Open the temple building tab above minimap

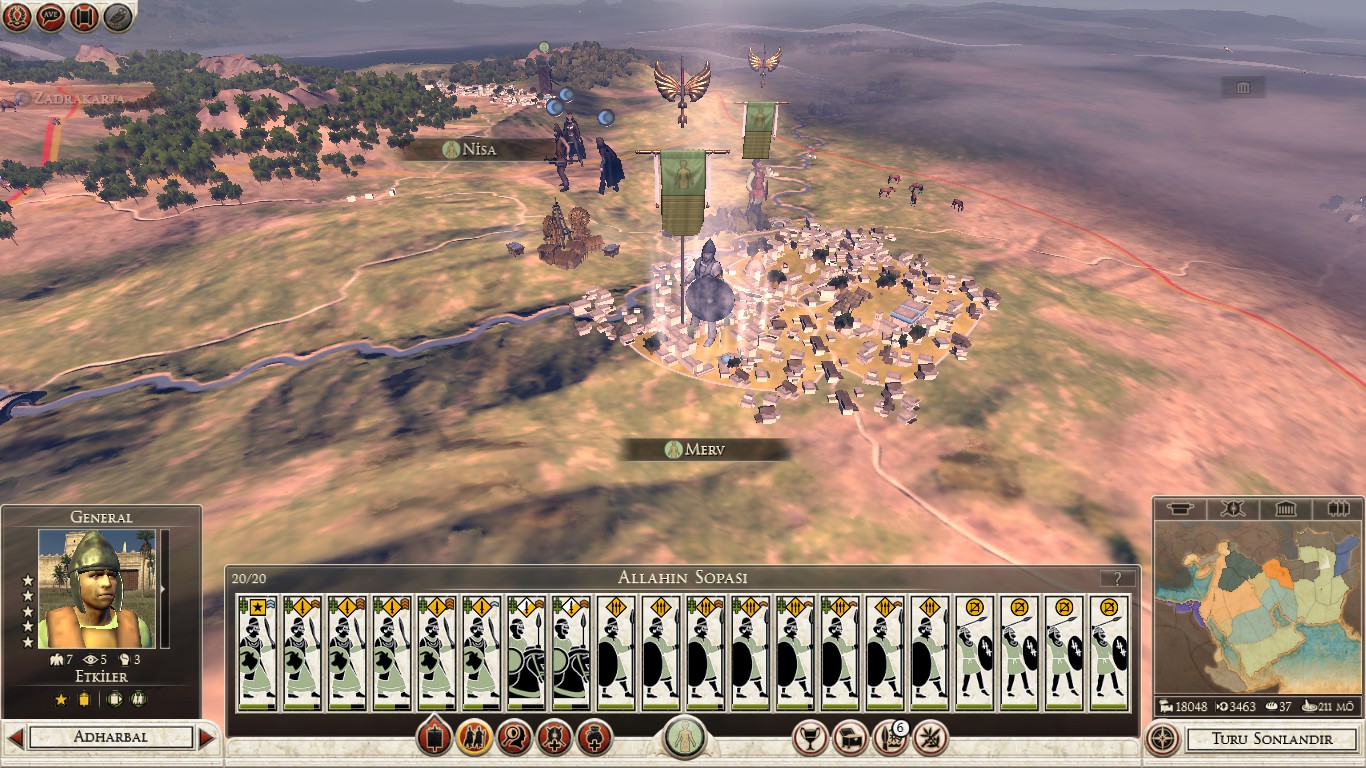coord(1285,509)
